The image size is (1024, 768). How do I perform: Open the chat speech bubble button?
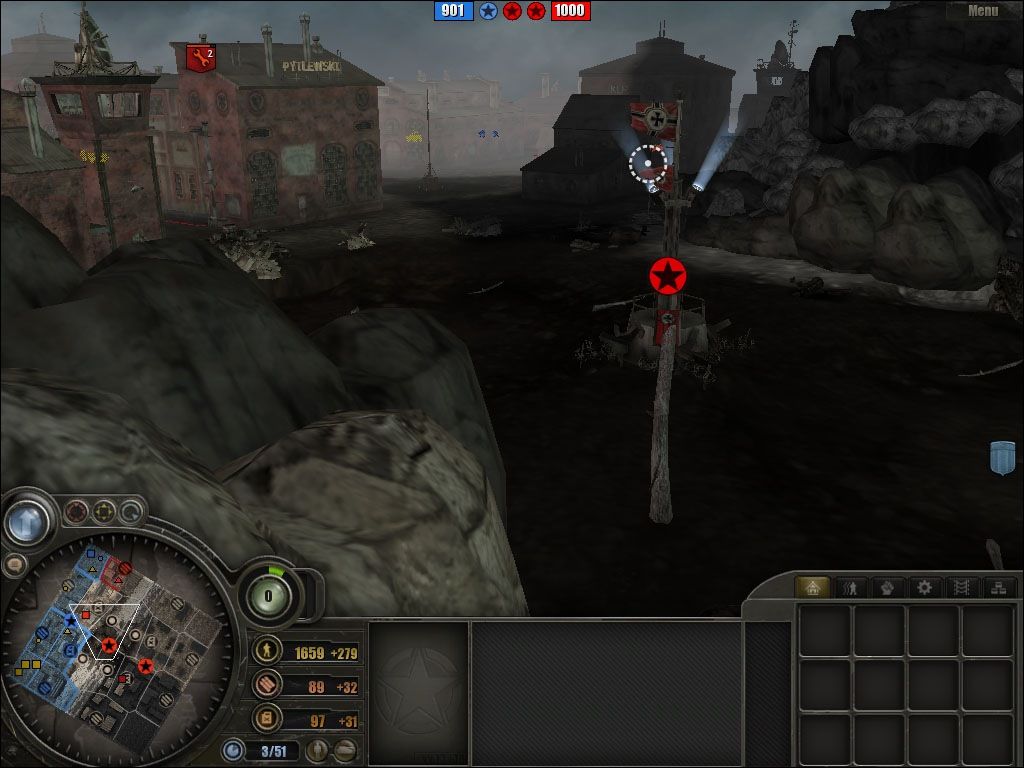[x=14, y=564]
